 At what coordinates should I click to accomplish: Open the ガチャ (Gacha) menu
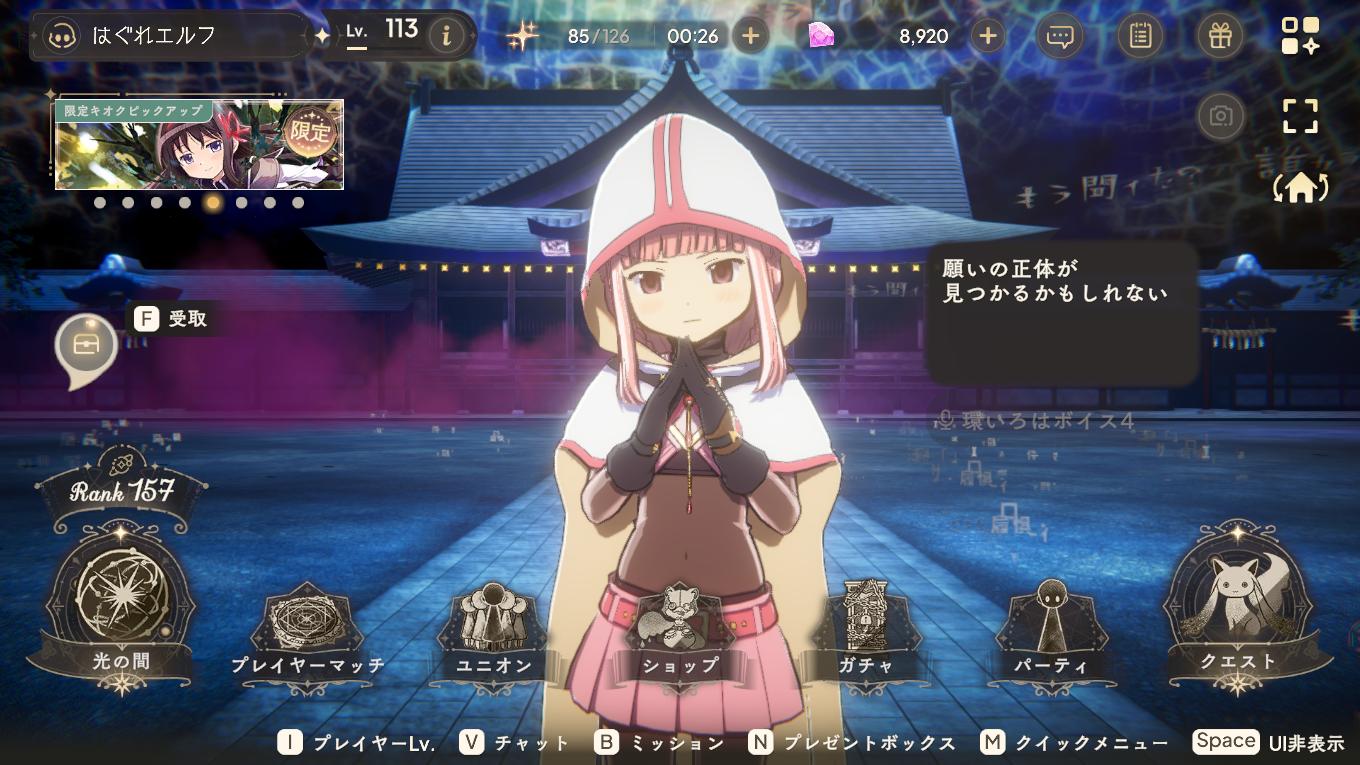coord(866,632)
